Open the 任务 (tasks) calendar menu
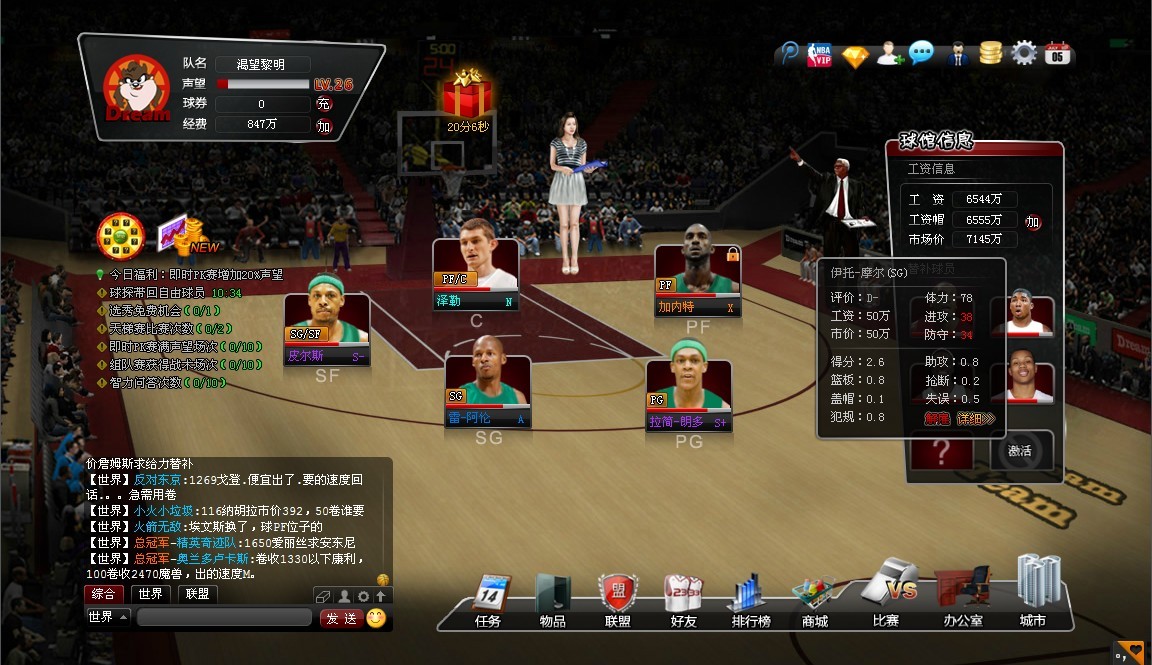1152x665 pixels. pyautogui.click(x=488, y=599)
